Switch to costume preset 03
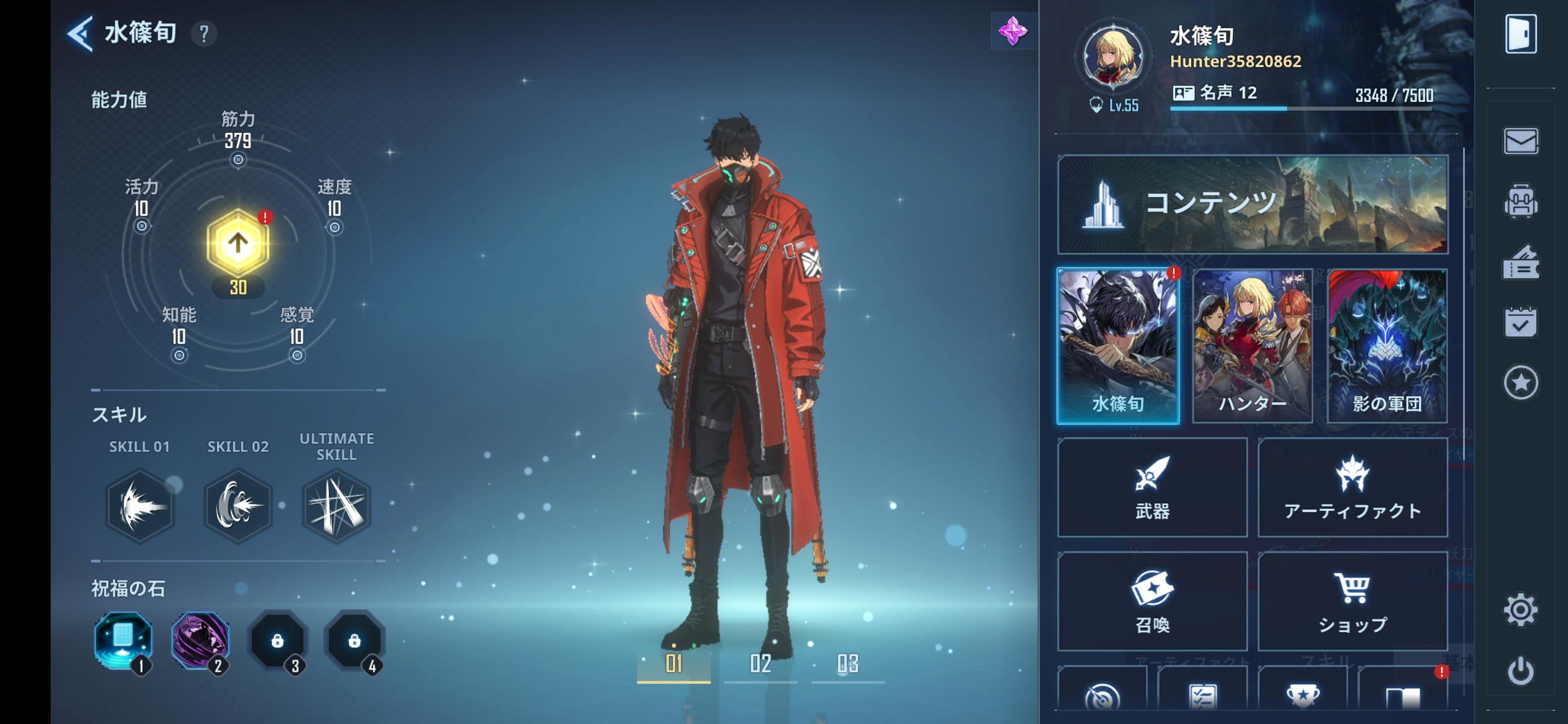1568x724 pixels. pos(847,664)
